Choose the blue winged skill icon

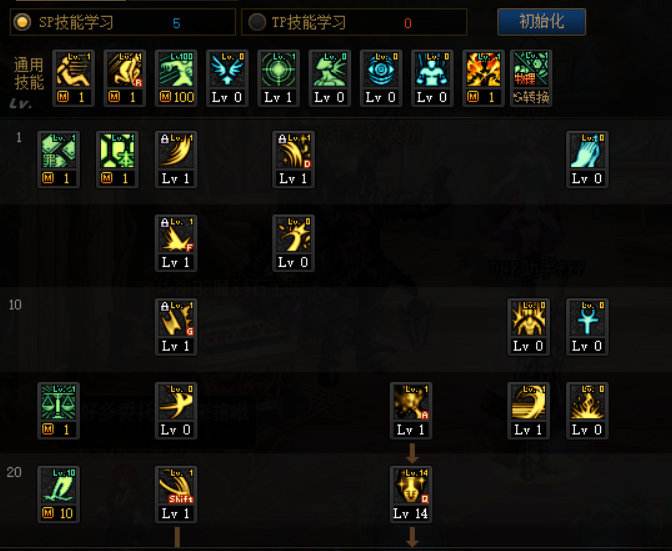coord(227,71)
